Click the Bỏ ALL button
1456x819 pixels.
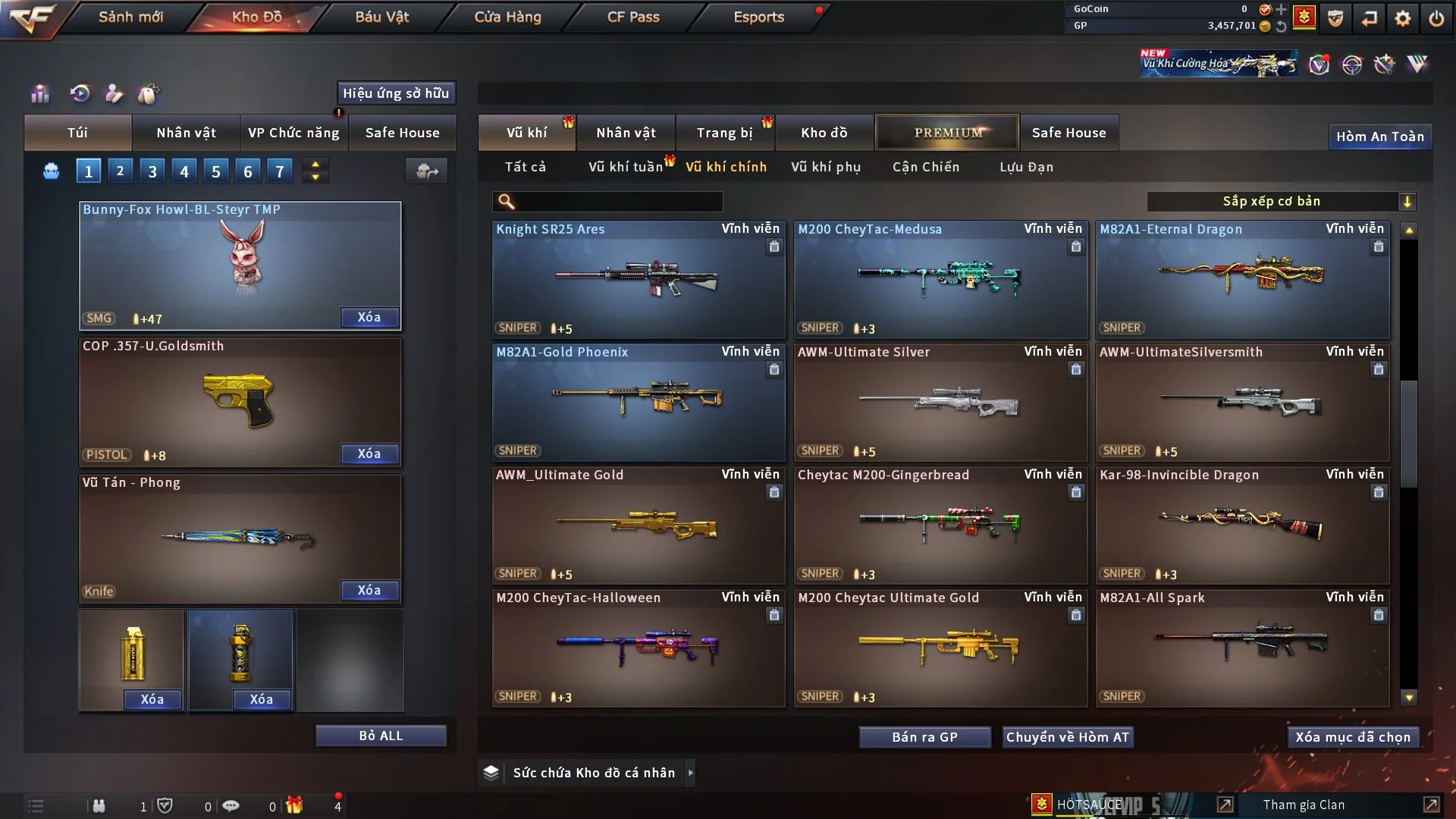tap(381, 736)
